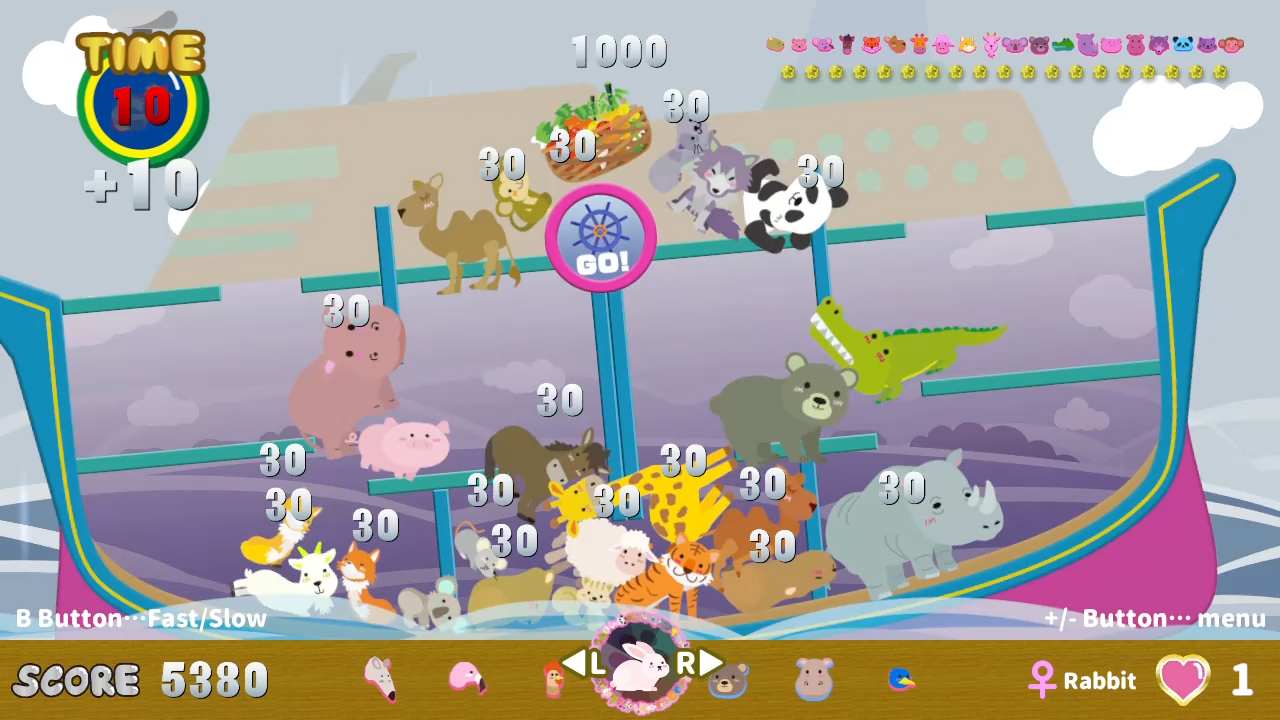
Task: Click the mouse icon on the bottom bar
Action: click(381, 680)
